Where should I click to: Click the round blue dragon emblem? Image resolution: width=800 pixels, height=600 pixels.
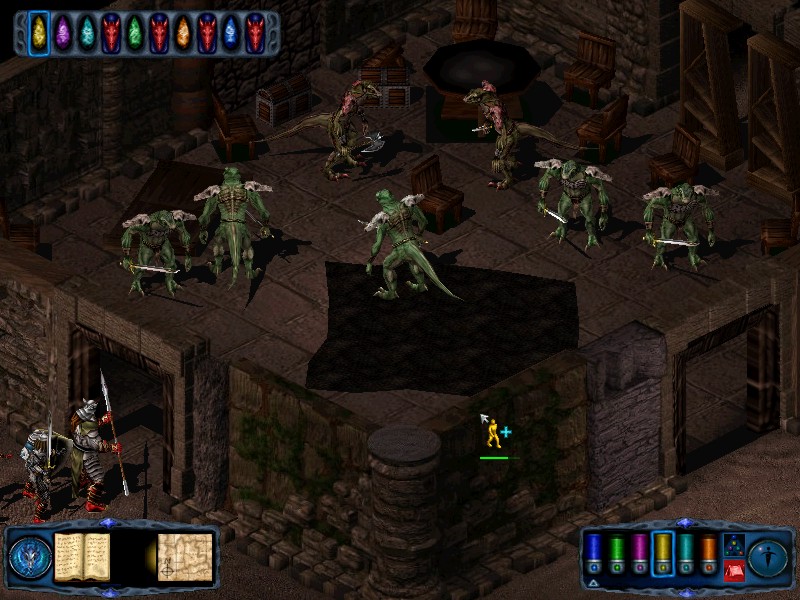click(29, 557)
